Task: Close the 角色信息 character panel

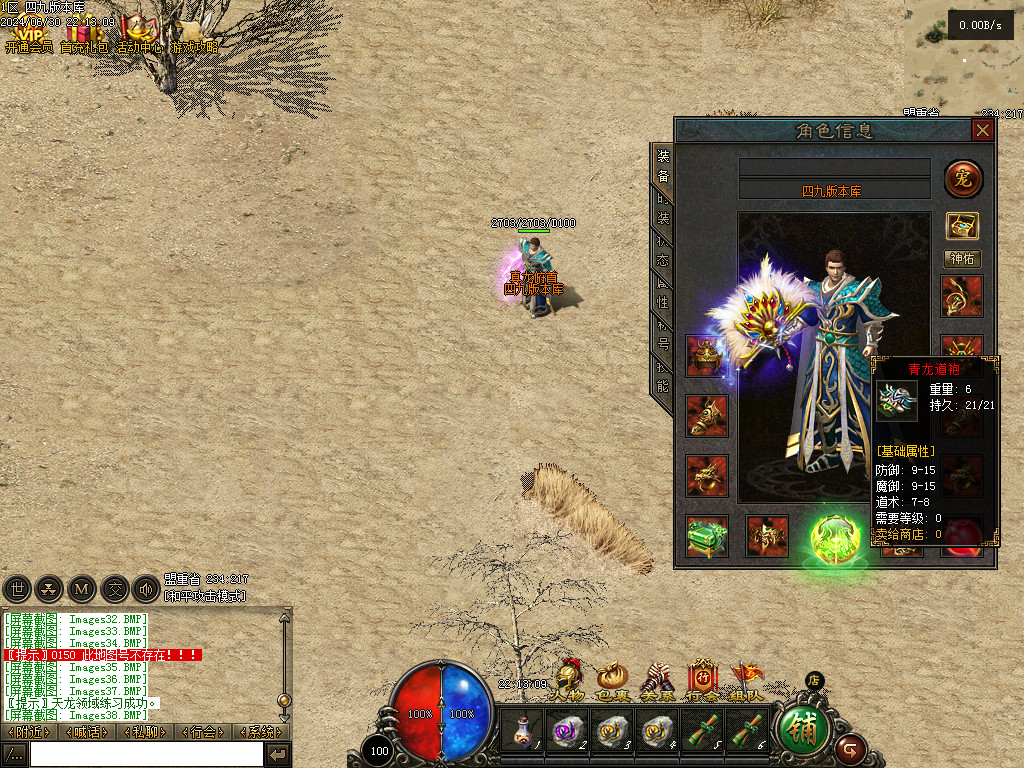Action: coord(983,130)
